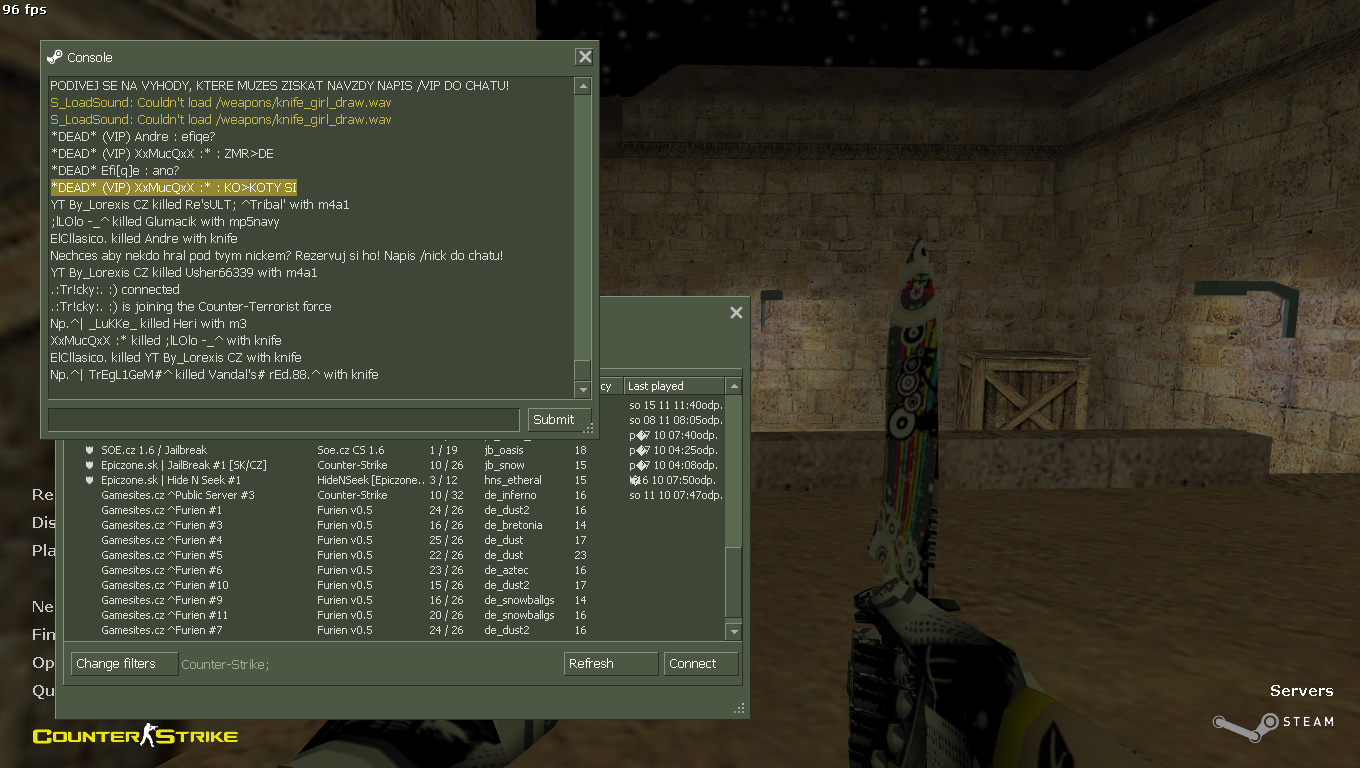The height and width of the screenshot is (768, 1360).
Task: Sort servers by Last played column
Action: click(x=674, y=386)
